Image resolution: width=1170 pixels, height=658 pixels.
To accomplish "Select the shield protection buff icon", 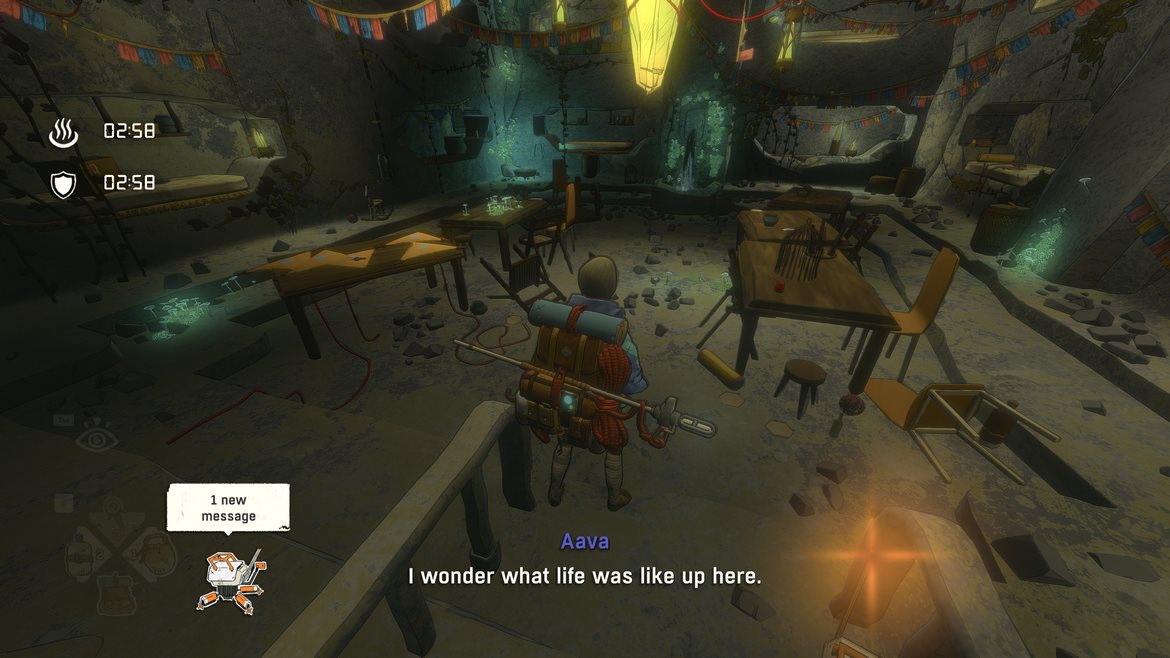I will pos(64,183).
